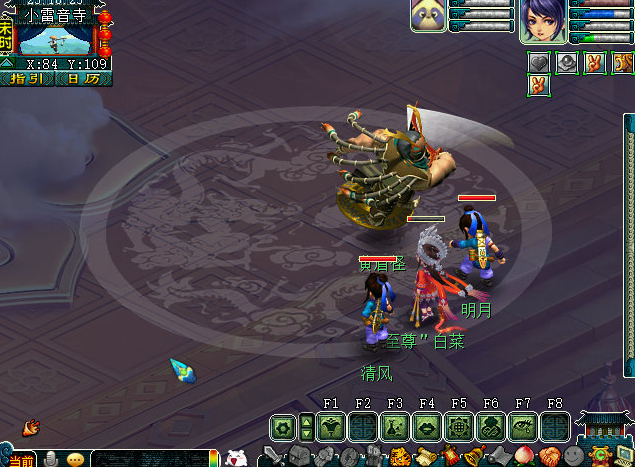Open the 日历 calendar button
Viewport: 635px width, 467px height.
[84, 78]
